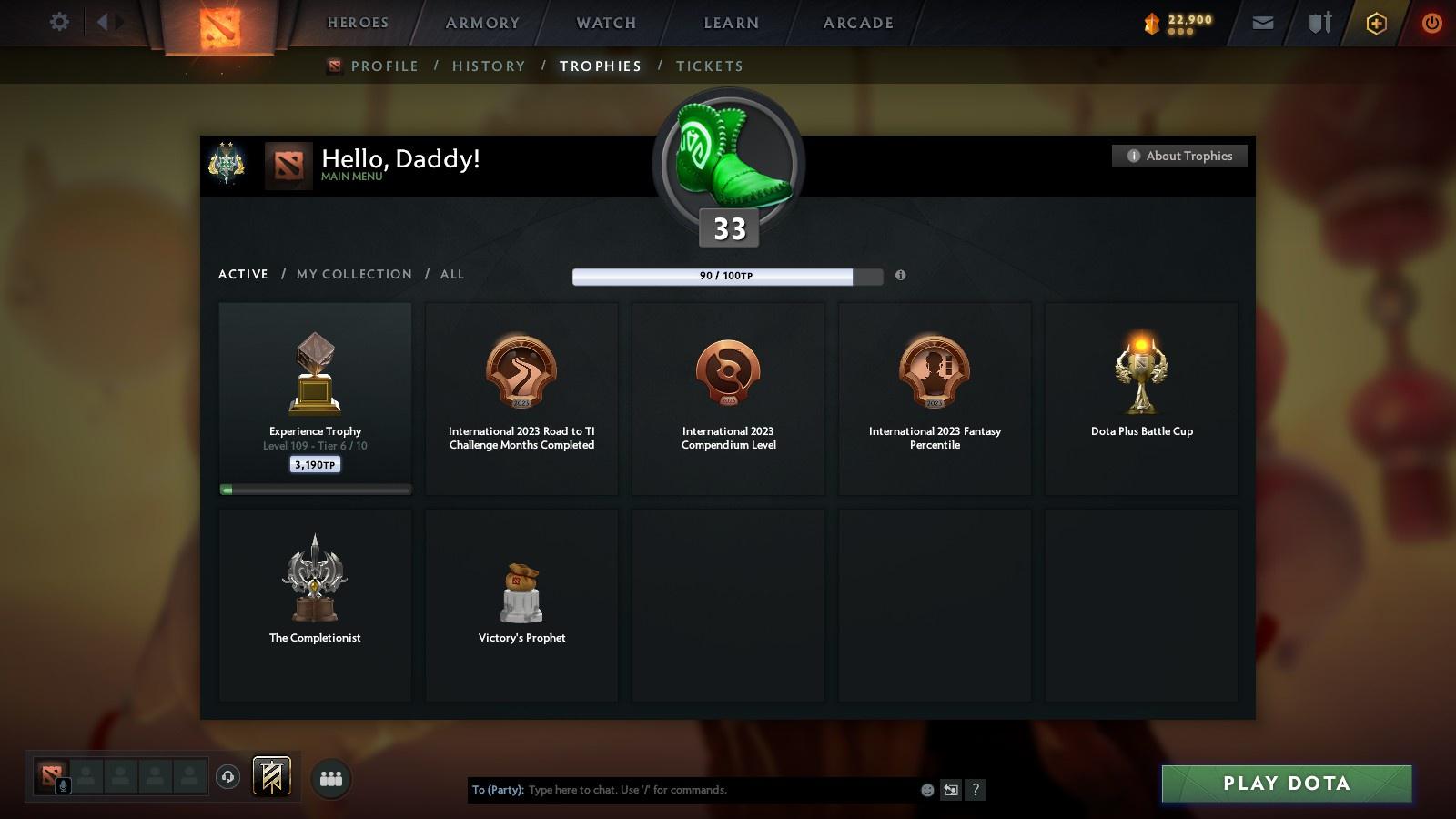Click the About Trophies button

pyautogui.click(x=1179, y=156)
